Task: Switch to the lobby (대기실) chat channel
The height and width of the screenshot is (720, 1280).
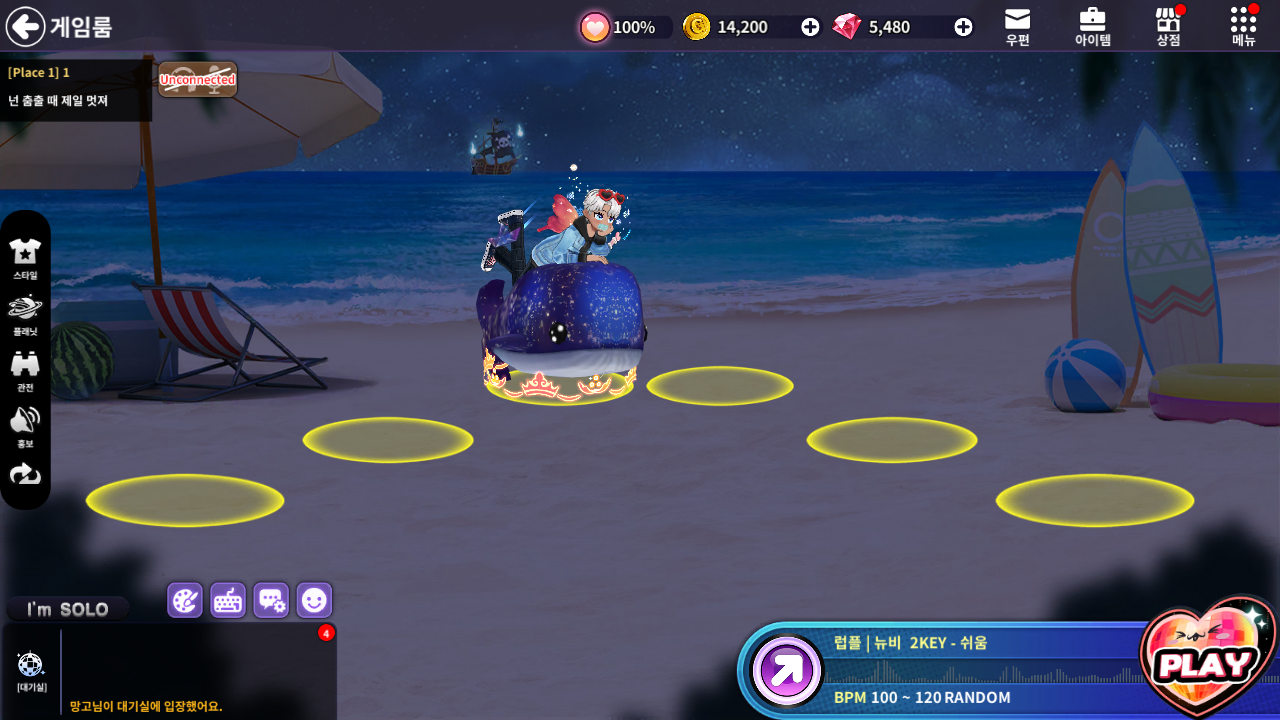Action: 31,670
